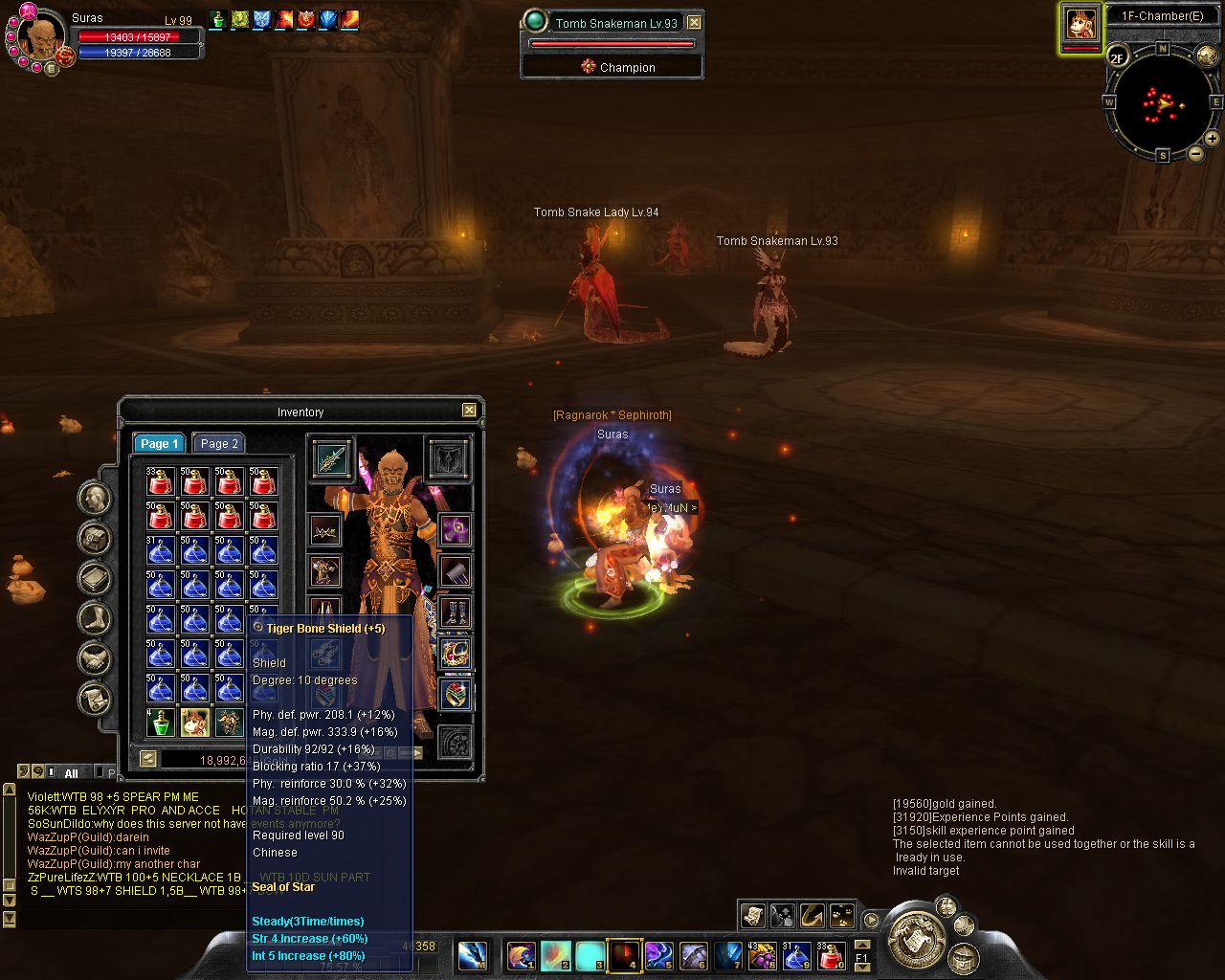Click the handshake side button

[x=95, y=658]
